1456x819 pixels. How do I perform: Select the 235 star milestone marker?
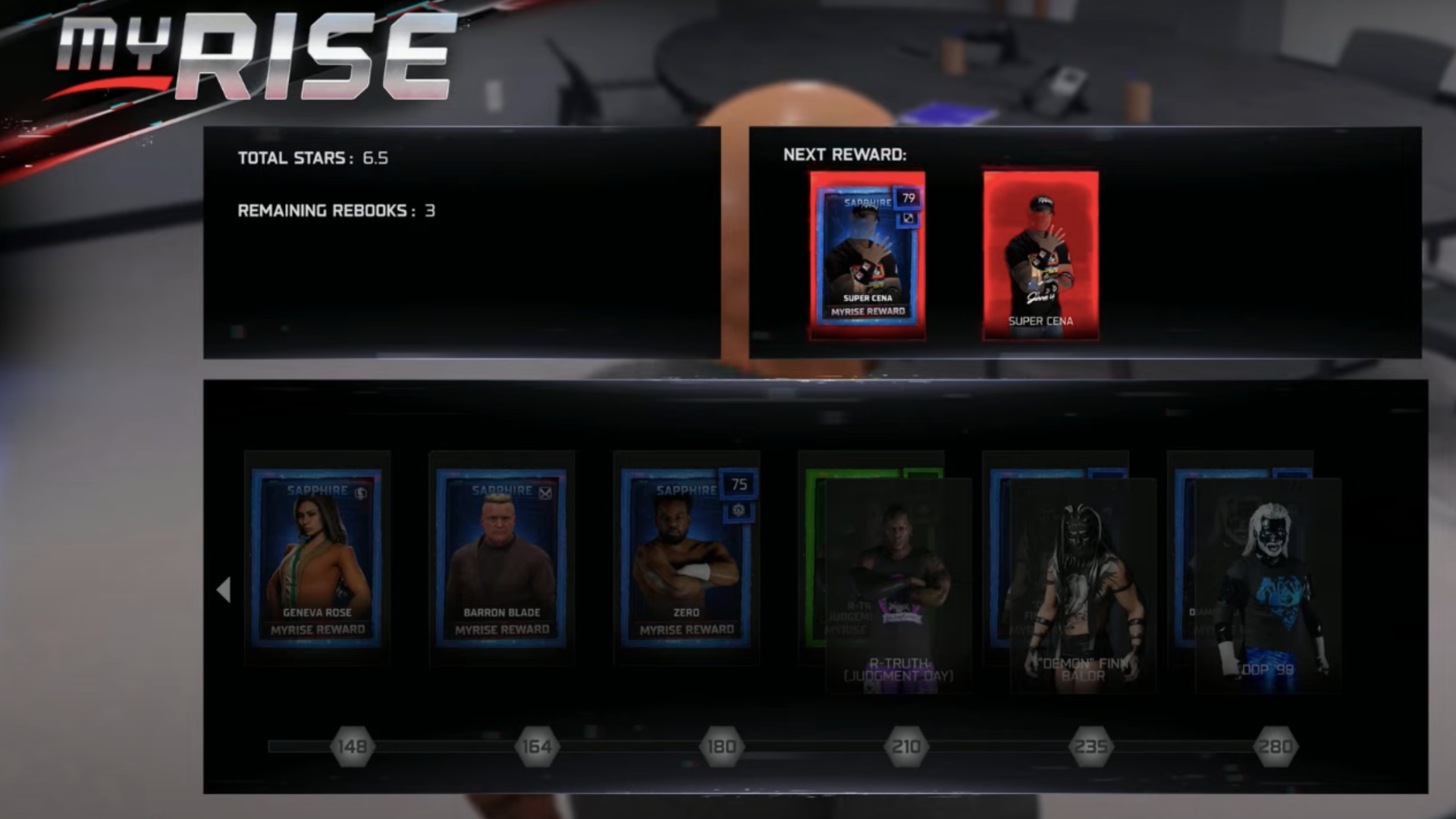coord(1090,747)
